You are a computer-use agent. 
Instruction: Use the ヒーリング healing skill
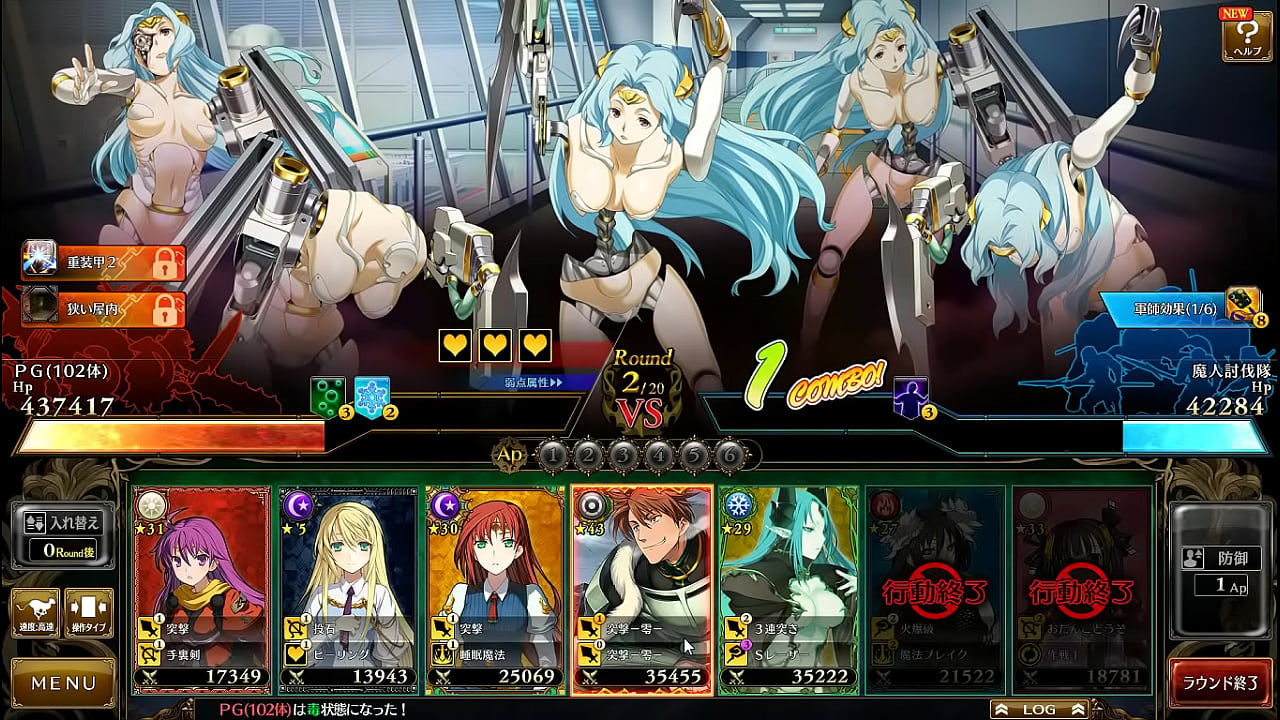pos(346,654)
